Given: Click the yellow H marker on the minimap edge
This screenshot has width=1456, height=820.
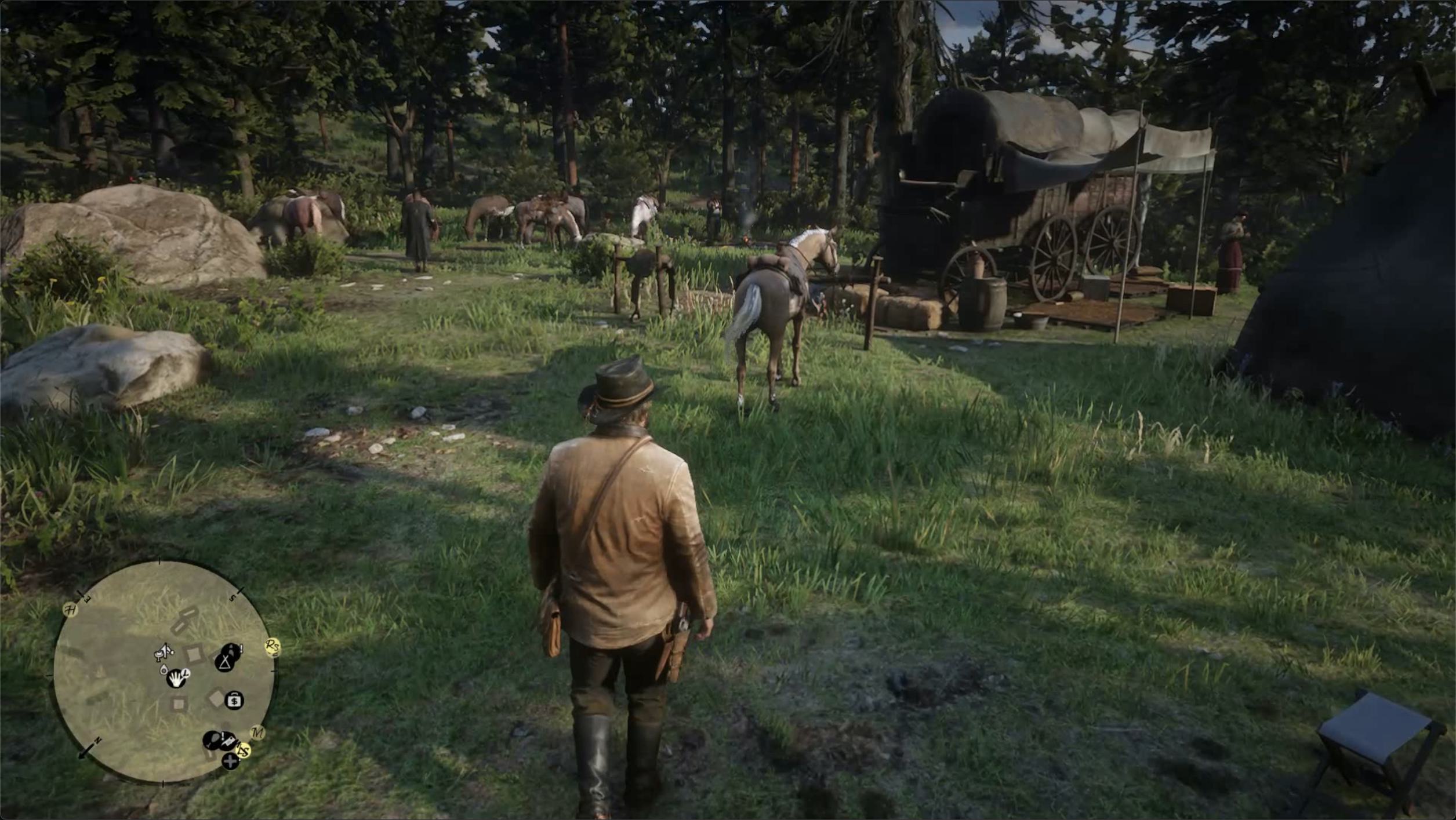Looking at the screenshot, I should click(x=70, y=610).
